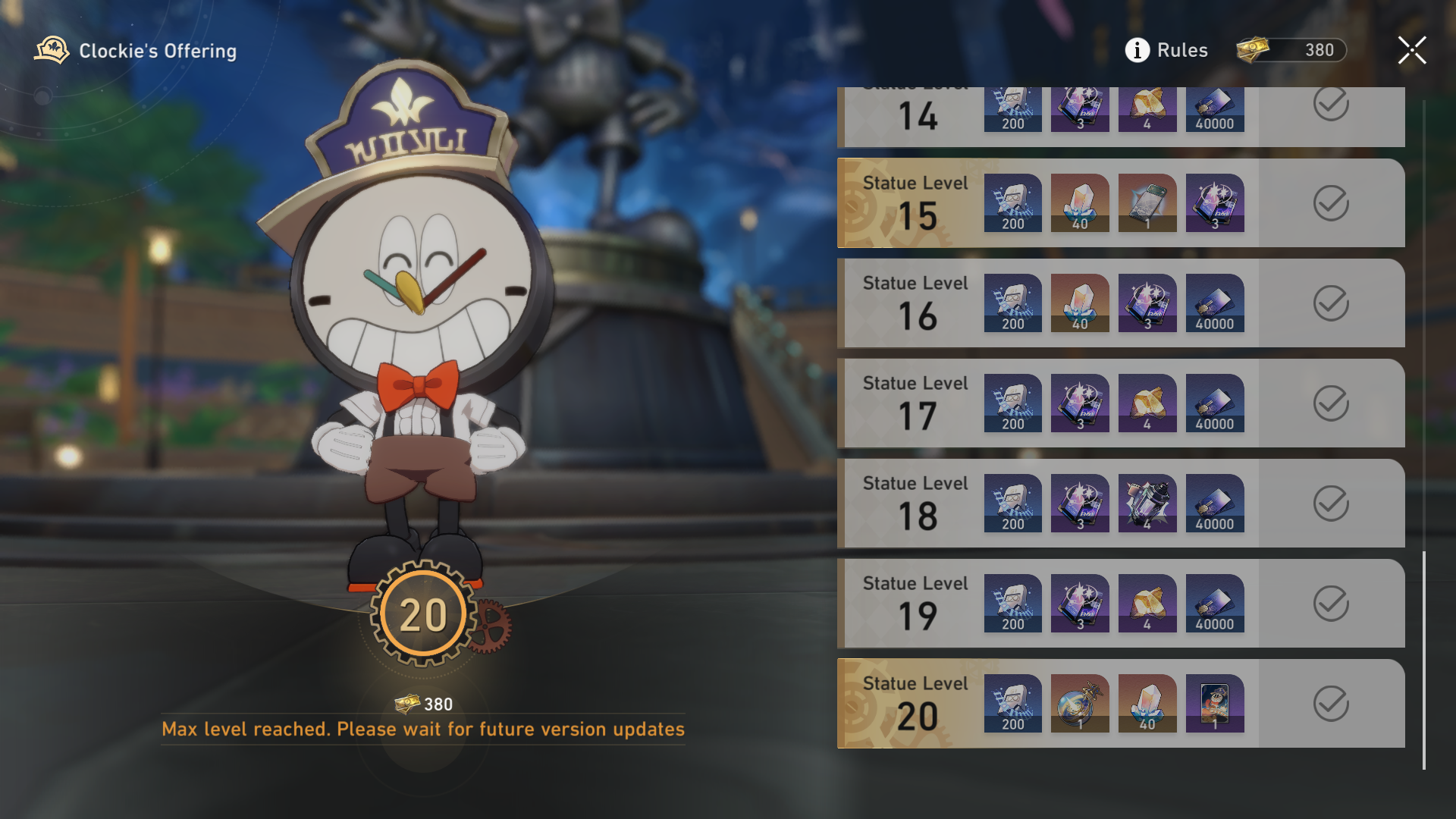Click the pocket watch reward at Statue Level 20
This screenshot has width=1456, height=819.
point(1080,704)
